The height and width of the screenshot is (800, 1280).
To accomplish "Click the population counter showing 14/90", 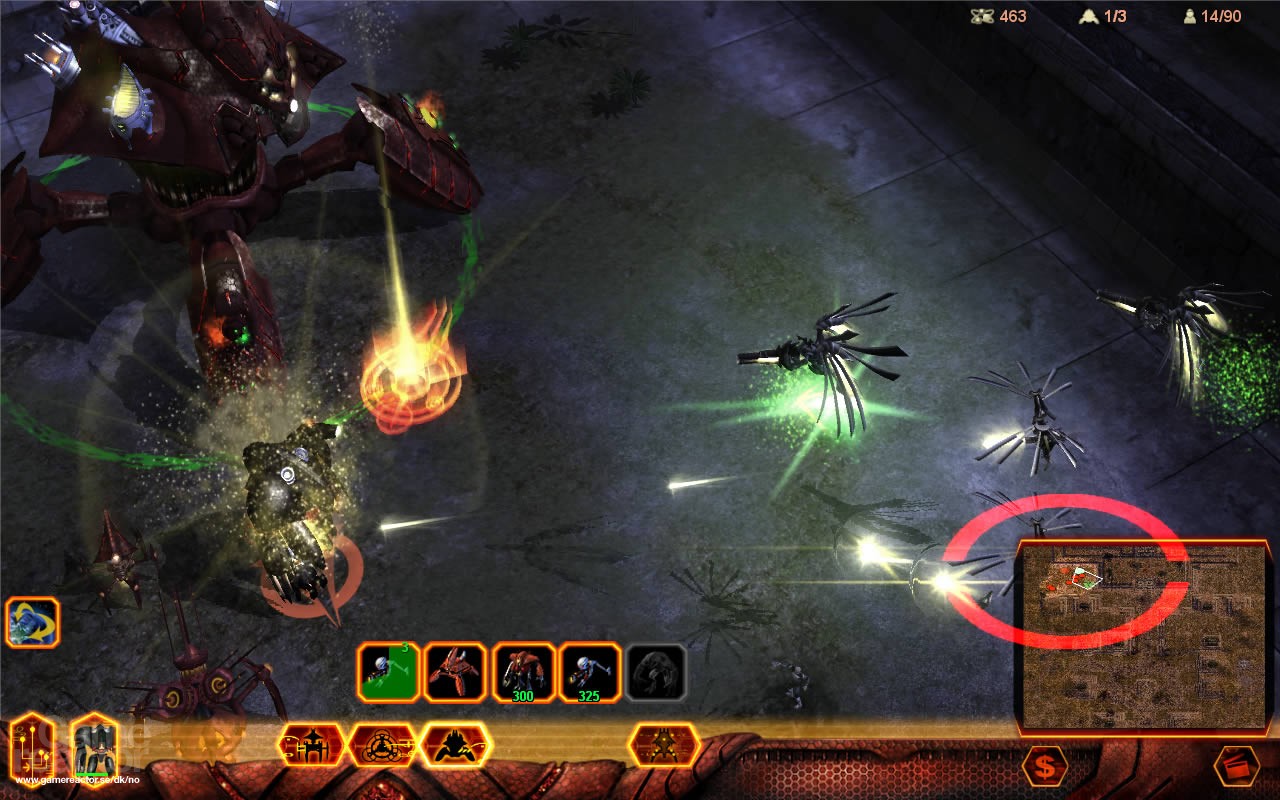I will [x=1215, y=16].
